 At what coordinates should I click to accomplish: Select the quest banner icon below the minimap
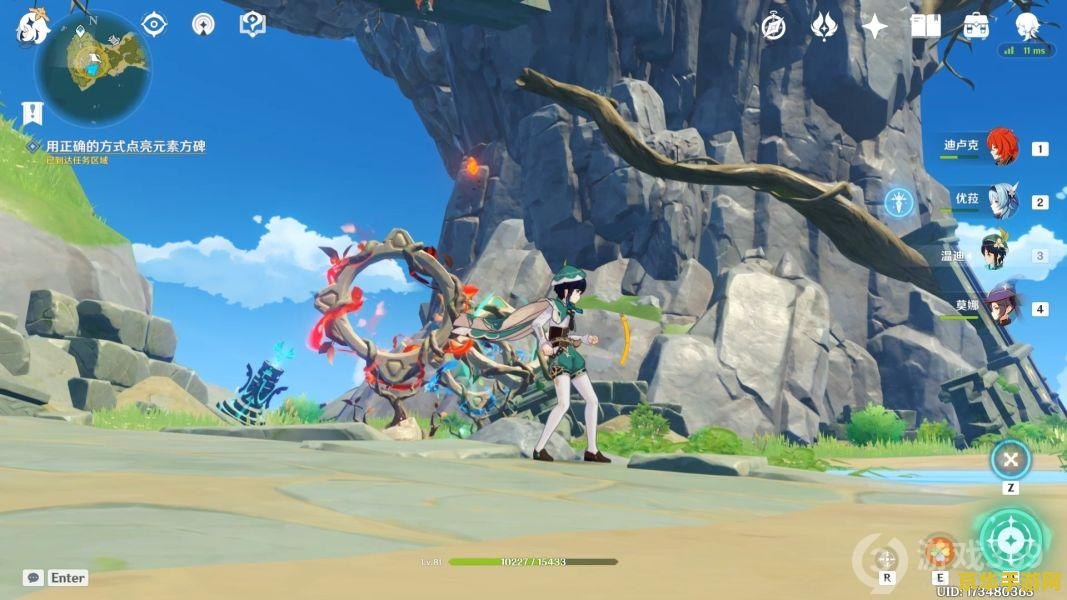click(x=33, y=113)
